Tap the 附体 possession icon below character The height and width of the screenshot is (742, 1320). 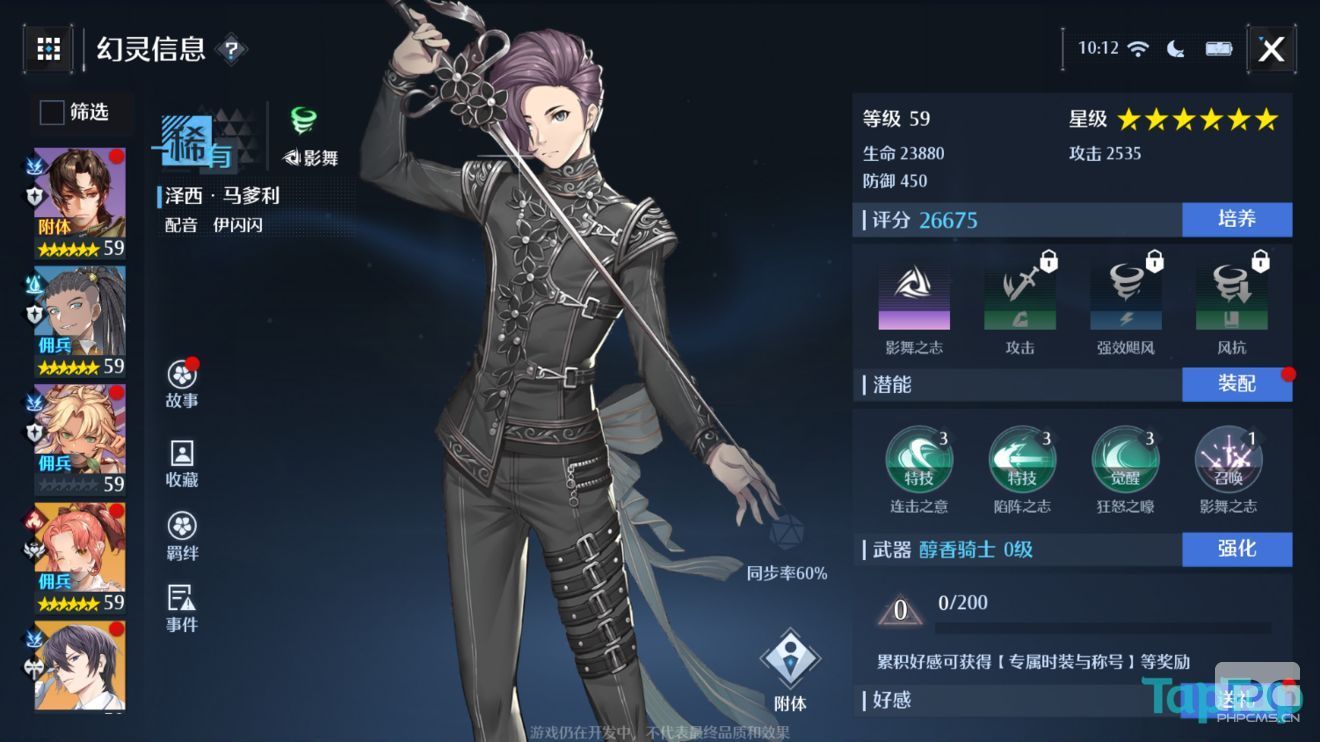[790, 655]
